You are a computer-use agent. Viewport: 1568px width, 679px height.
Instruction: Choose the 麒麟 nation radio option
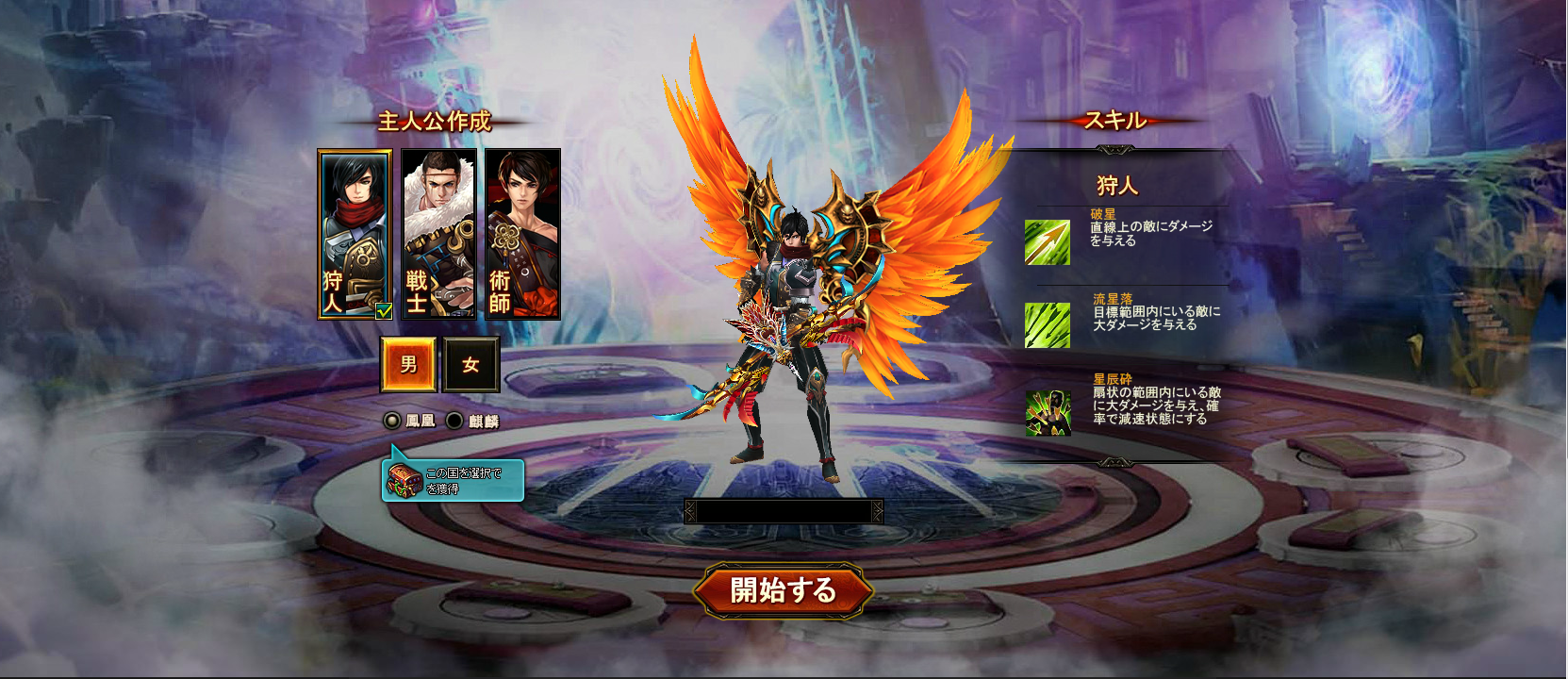point(454,421)
